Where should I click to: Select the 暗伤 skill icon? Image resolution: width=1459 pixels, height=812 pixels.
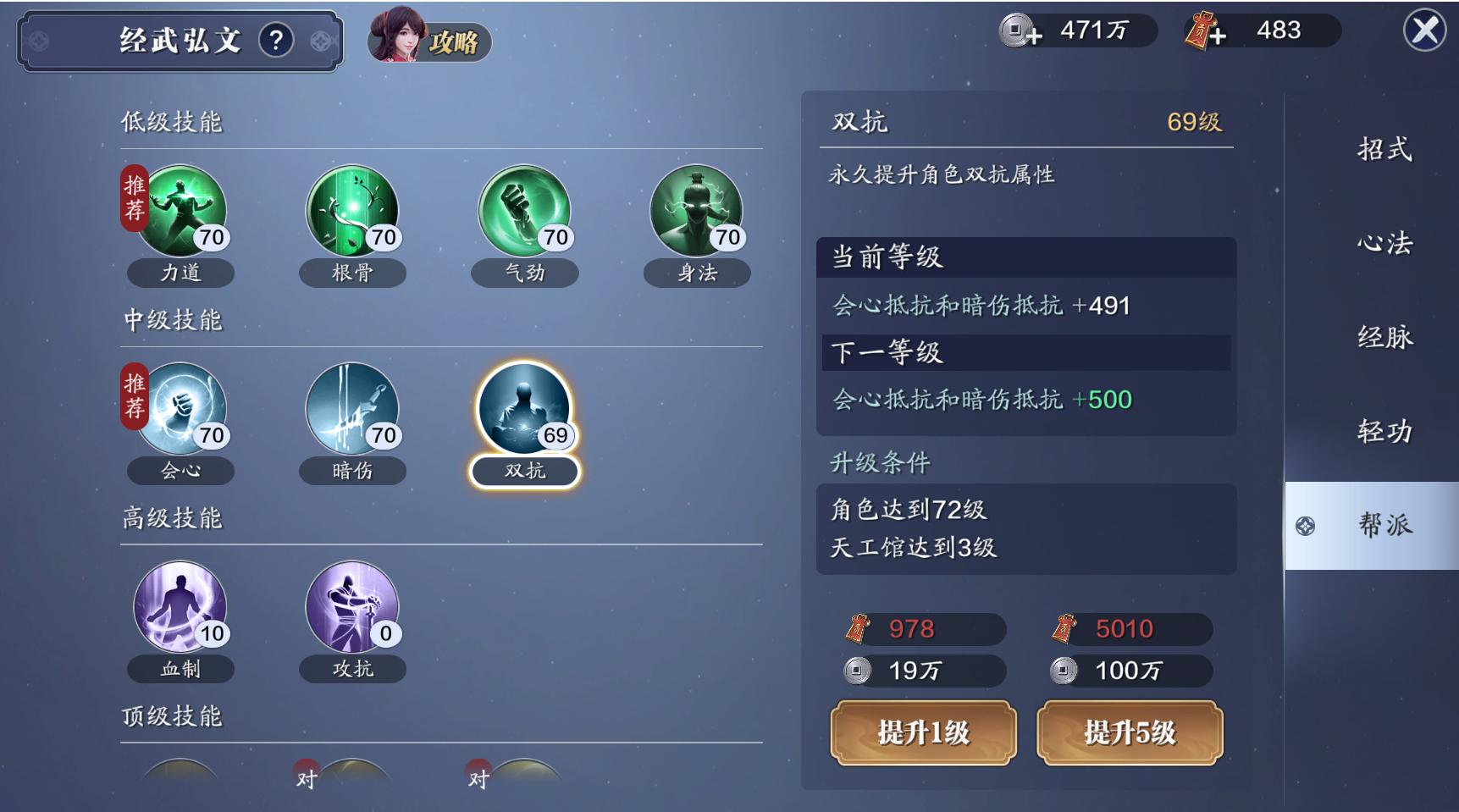(352, 411)
